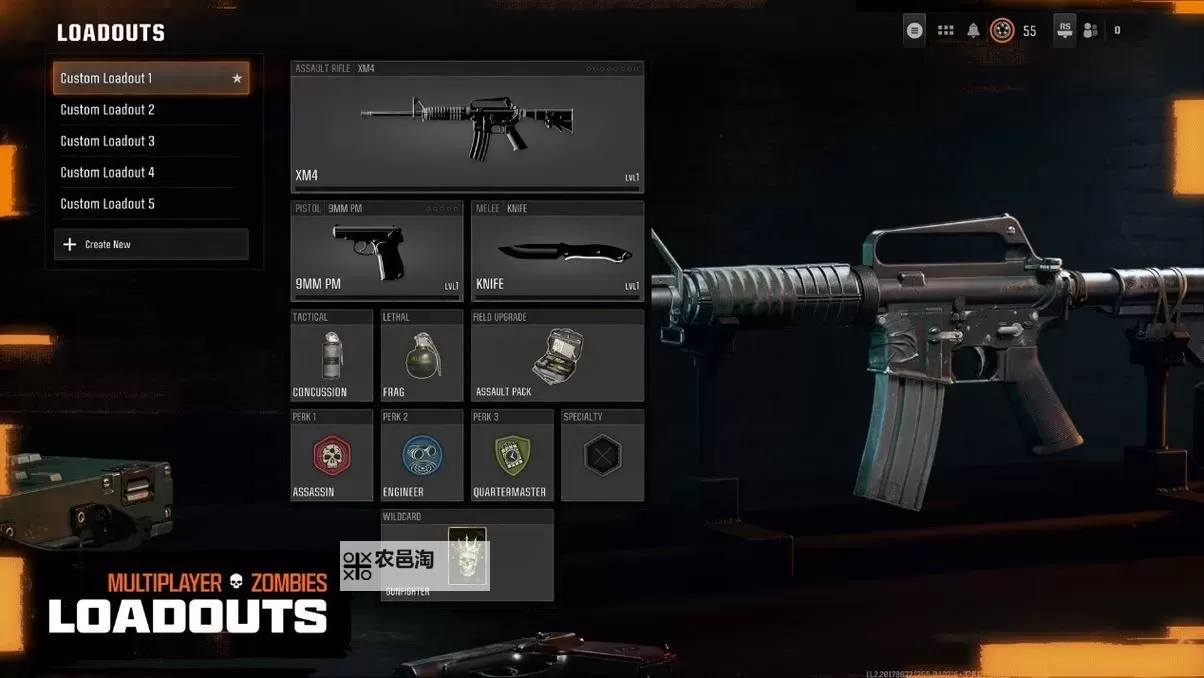Create a new loadout

tap(150, 244)
